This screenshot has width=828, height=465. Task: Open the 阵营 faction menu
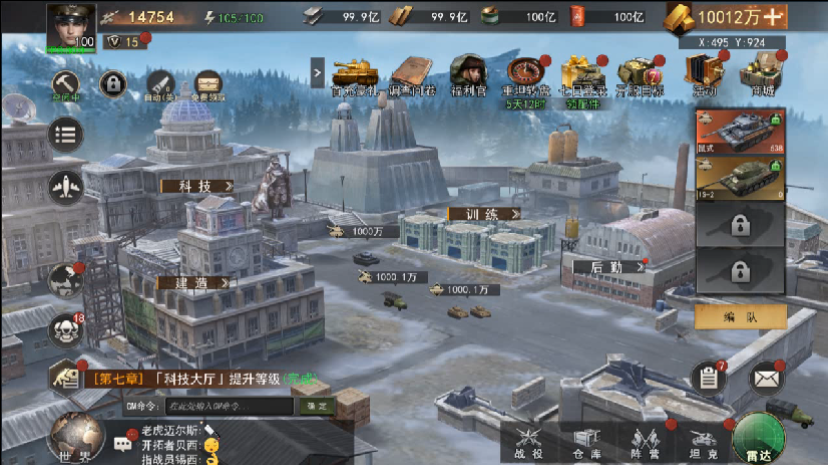pyautogui.click(x=646, y=441)
